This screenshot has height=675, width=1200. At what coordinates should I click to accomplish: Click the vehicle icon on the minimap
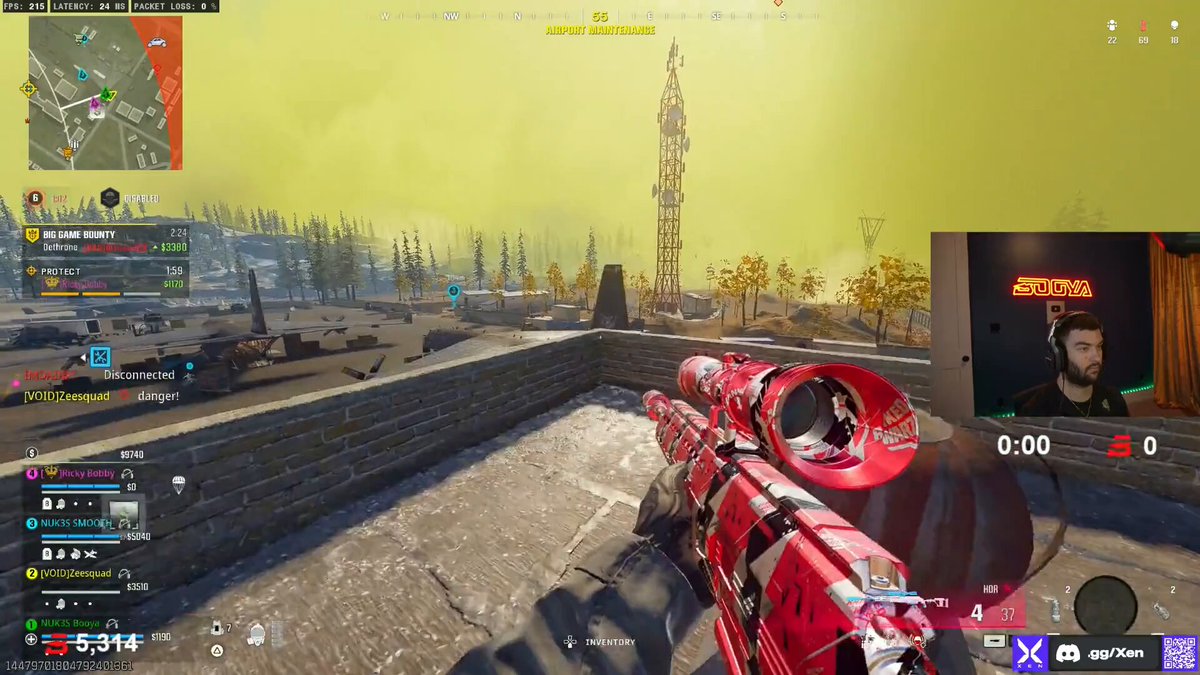[x=156, y=42]
